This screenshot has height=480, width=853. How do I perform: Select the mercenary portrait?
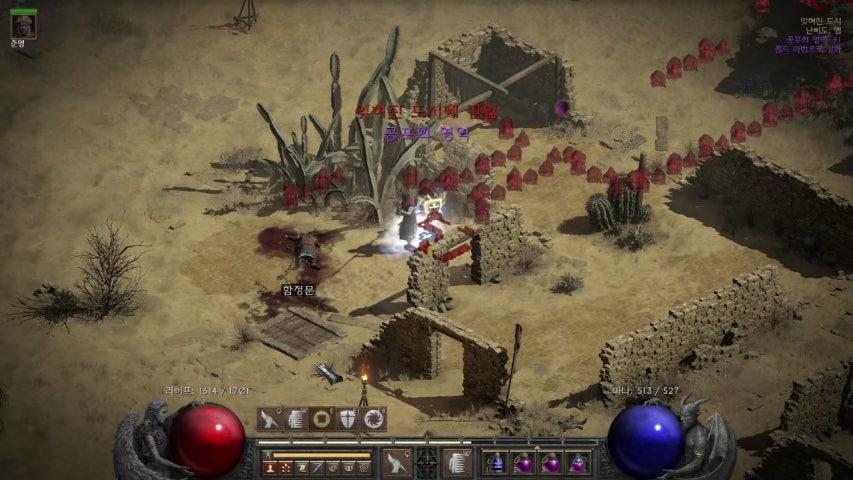pyautogui.click(x=23, y=25)
